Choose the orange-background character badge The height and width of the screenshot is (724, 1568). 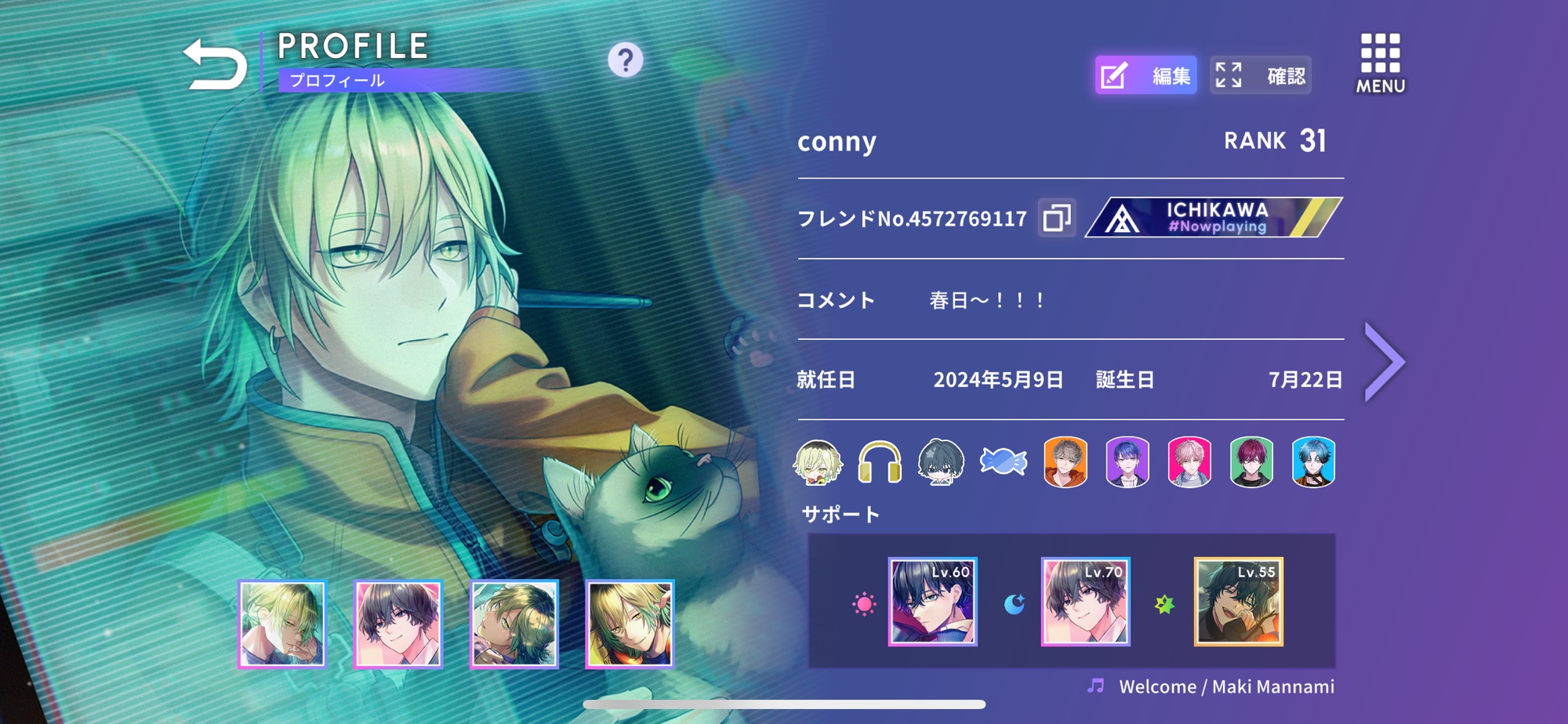pos(1065,462)
